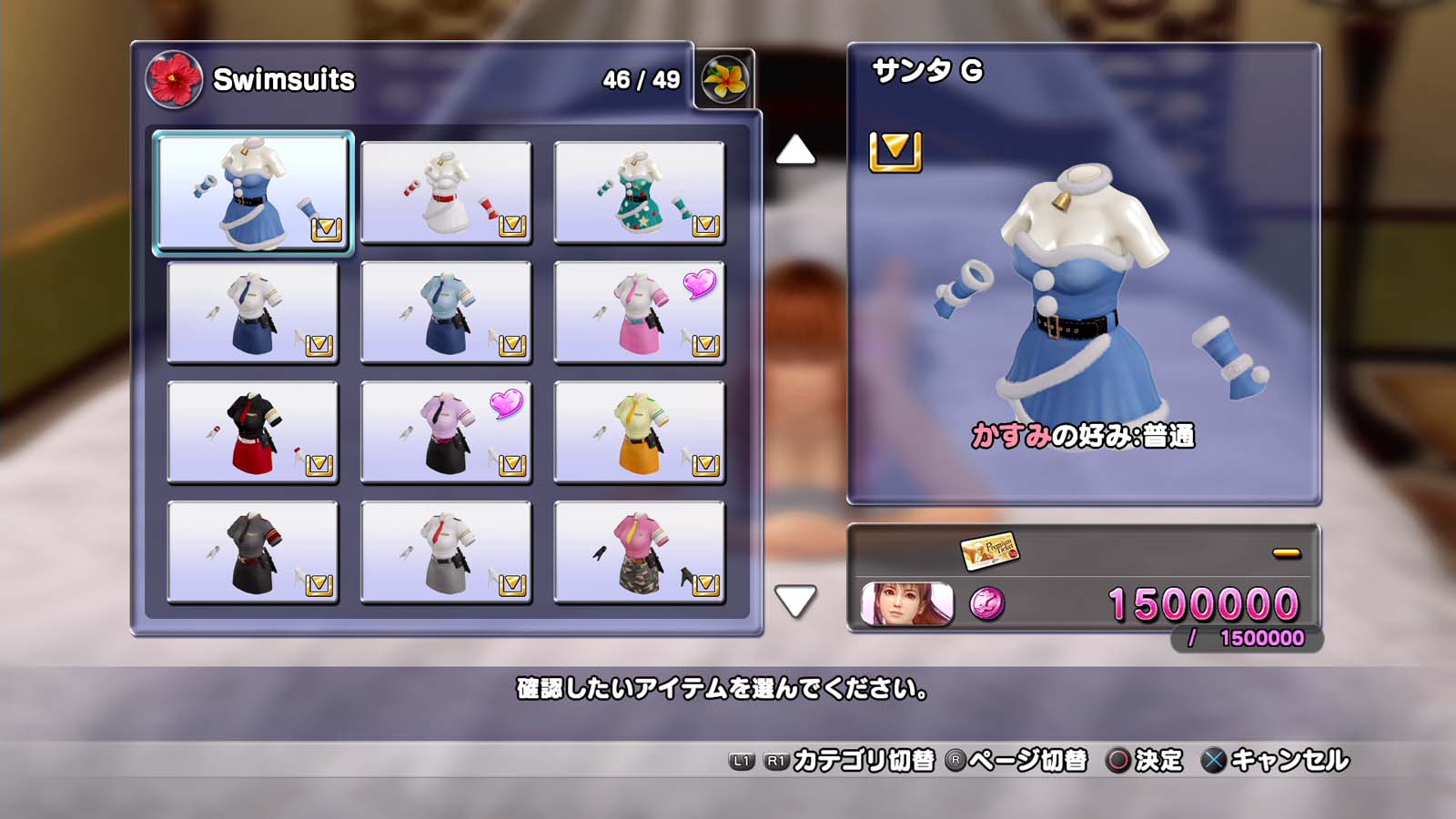
Task: Select the lavender top black skirt uniform
Action: coord(446,432)
